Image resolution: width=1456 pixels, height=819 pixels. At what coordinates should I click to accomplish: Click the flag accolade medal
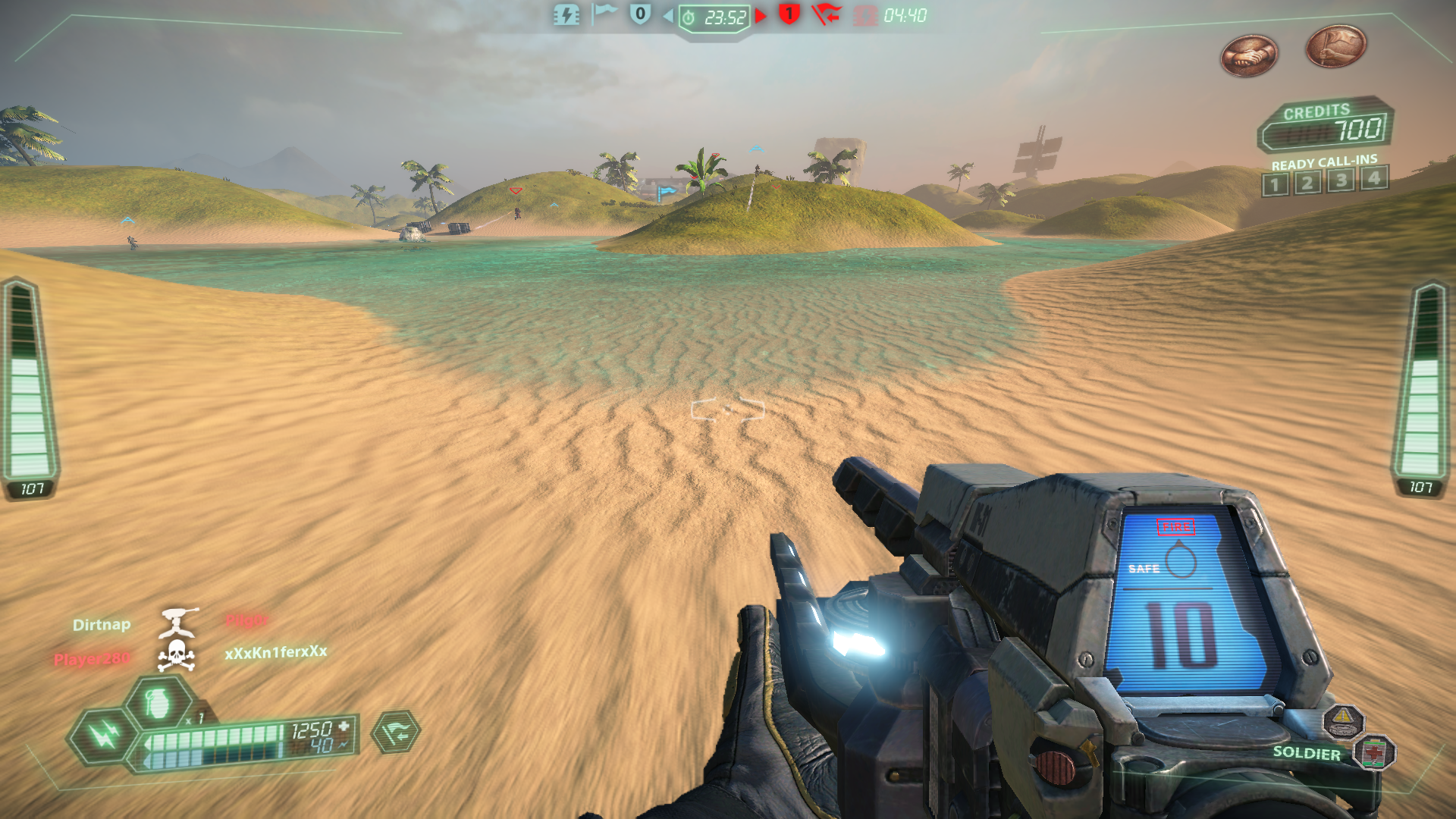coord(1335,45)
